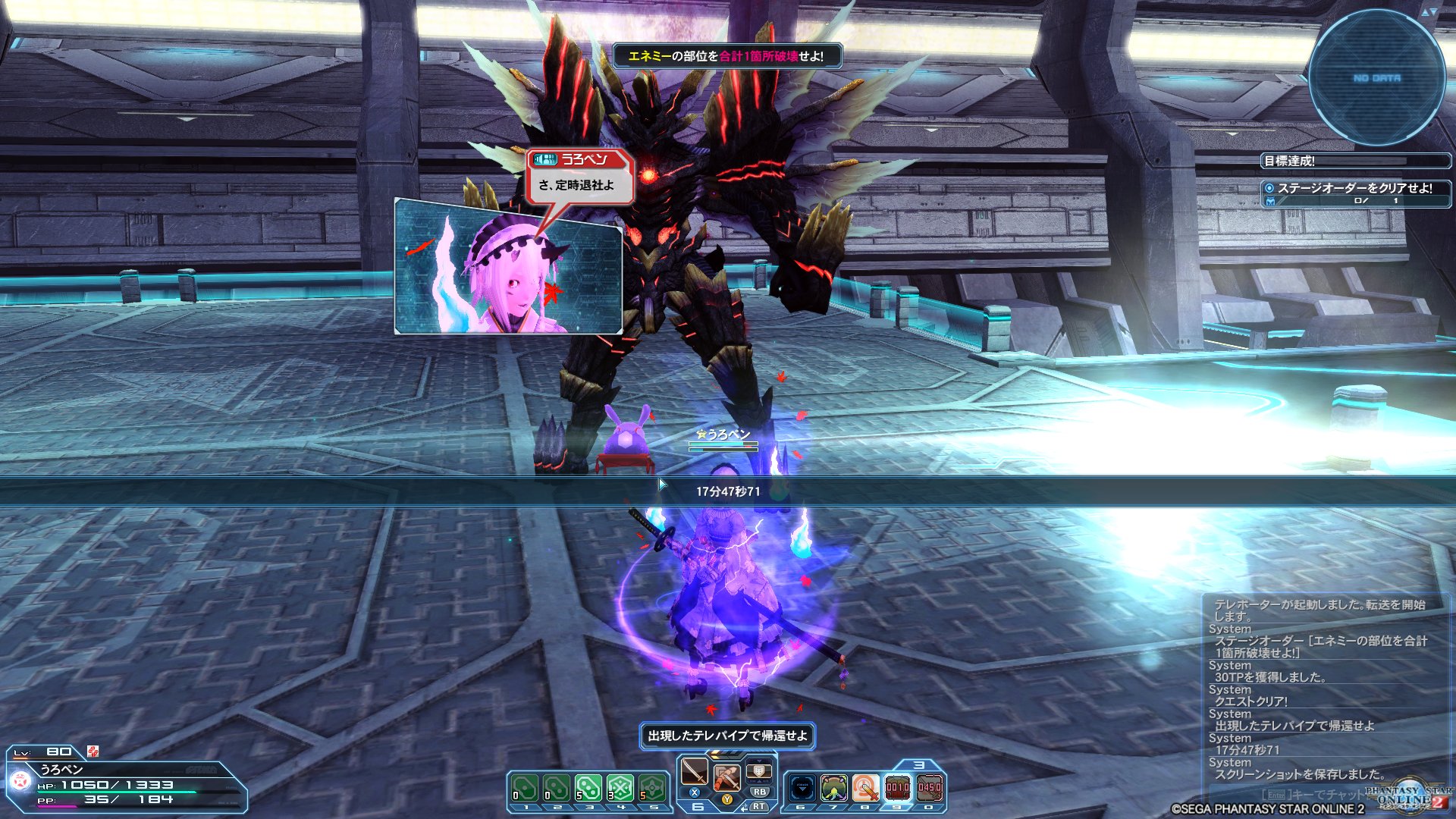
Task: Open the red status effect icon beside level
Action: pos(93,752)
